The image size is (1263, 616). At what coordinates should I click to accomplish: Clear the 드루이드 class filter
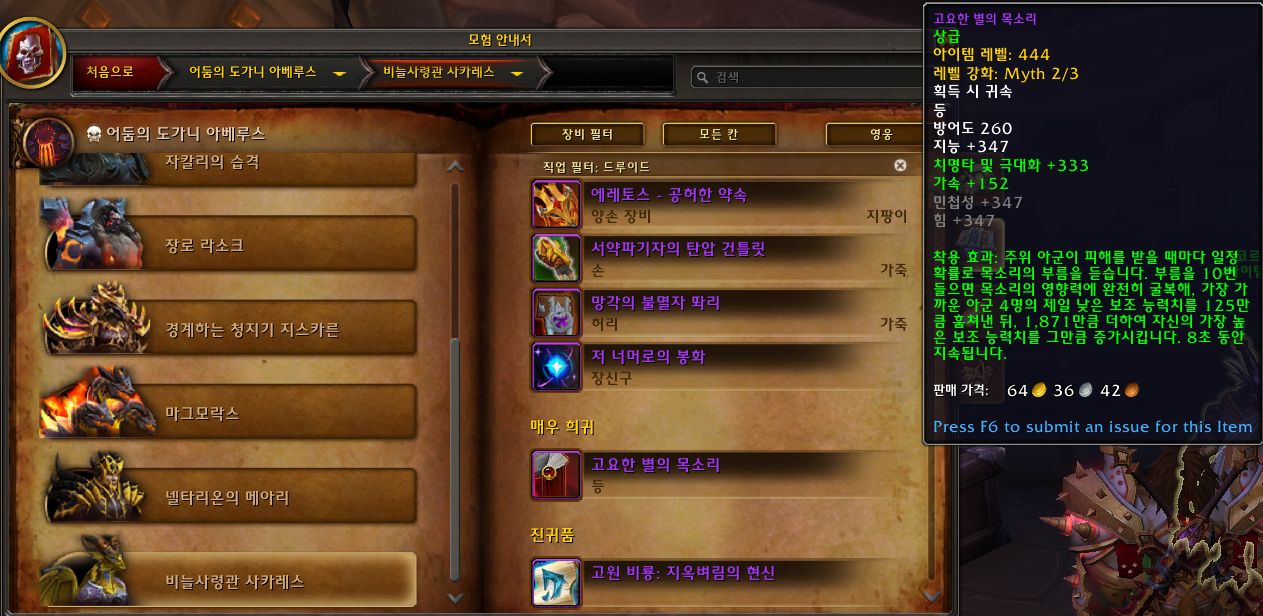[900, 165]
